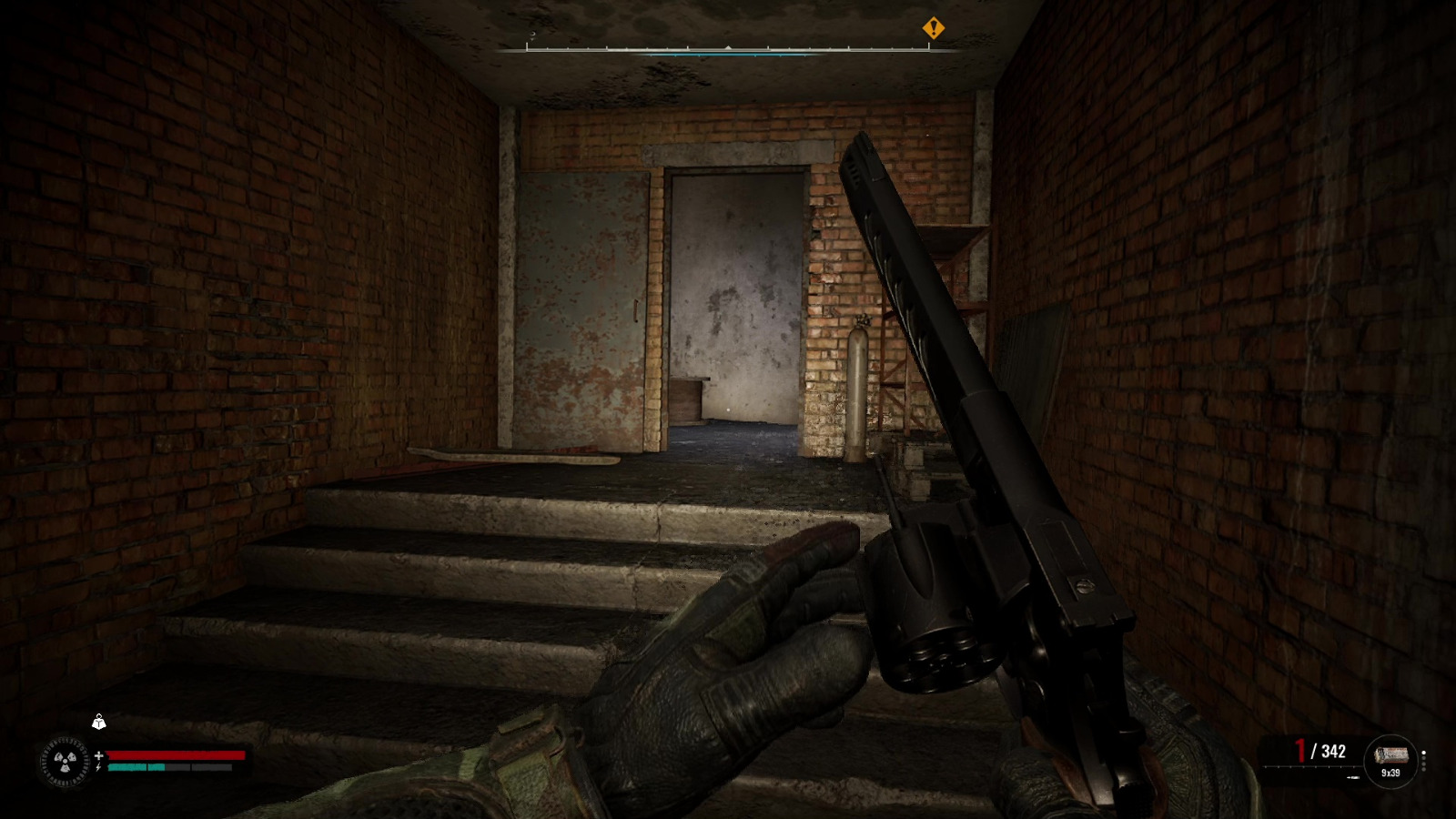
Task: Toggle the filled top ammo selector dot
Action: pos(1423,752)
